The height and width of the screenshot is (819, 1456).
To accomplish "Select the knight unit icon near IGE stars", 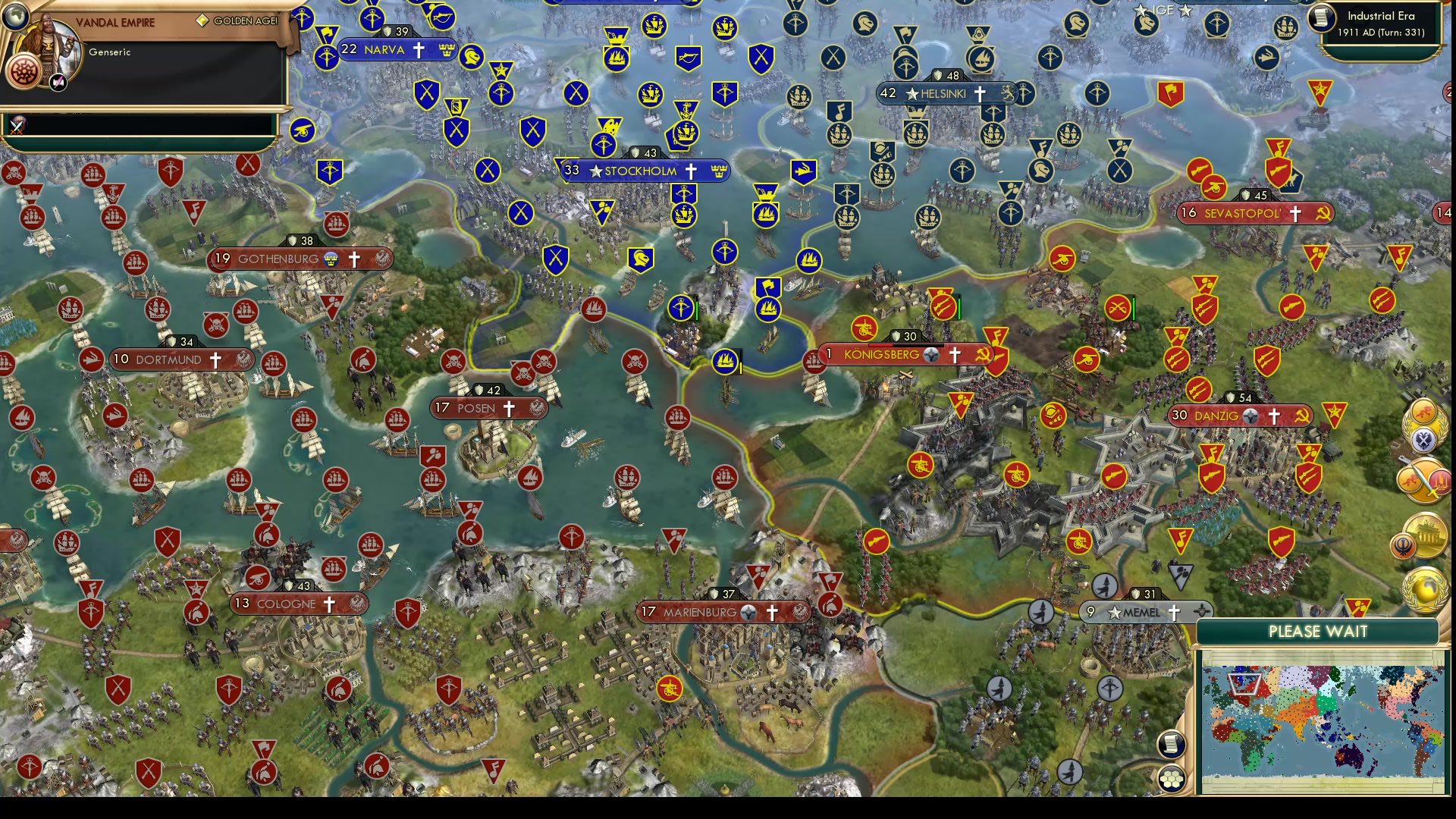I will point(1144,23).
